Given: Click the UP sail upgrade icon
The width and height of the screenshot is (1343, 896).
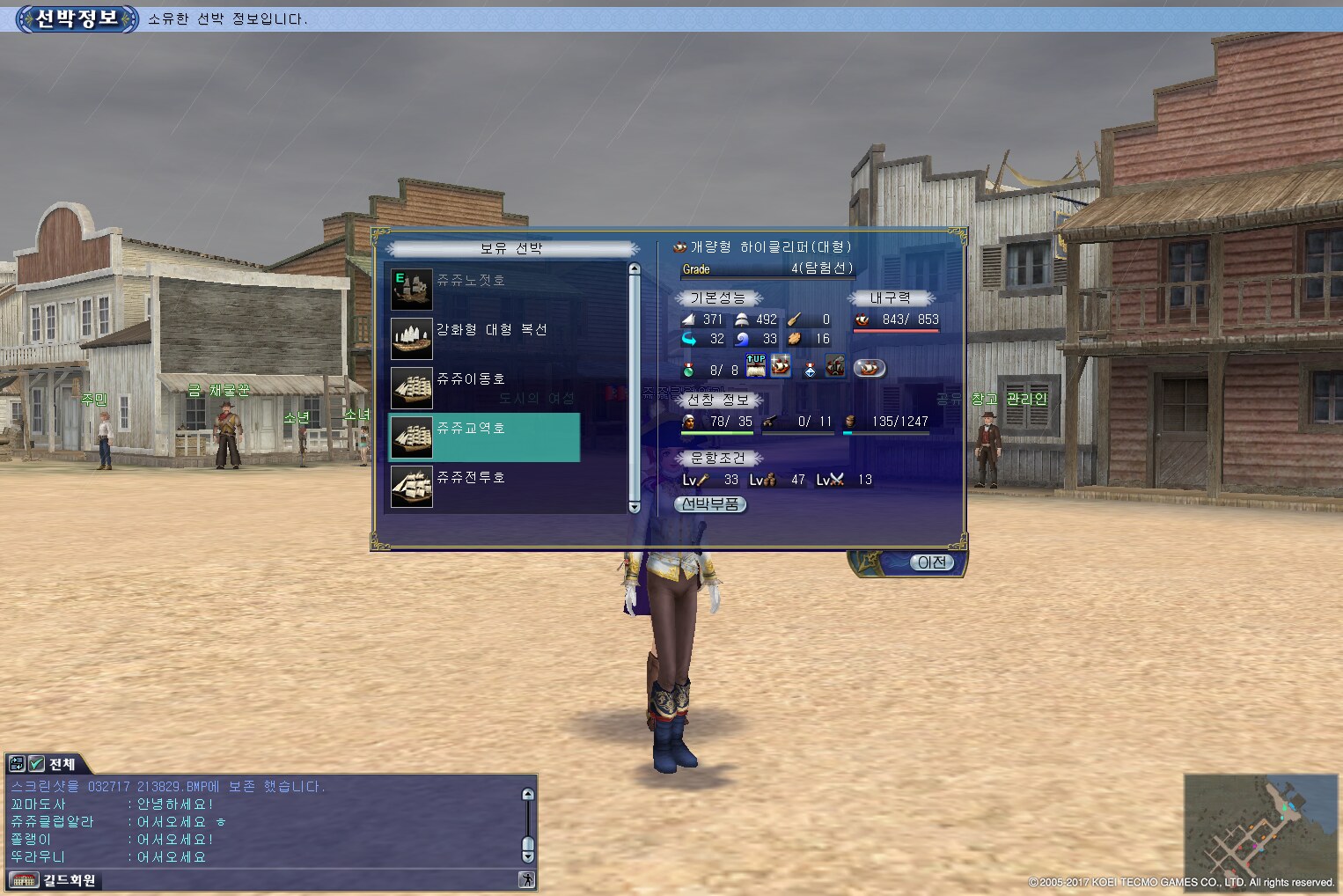Looking at the screenshot, I should point(755,366).
